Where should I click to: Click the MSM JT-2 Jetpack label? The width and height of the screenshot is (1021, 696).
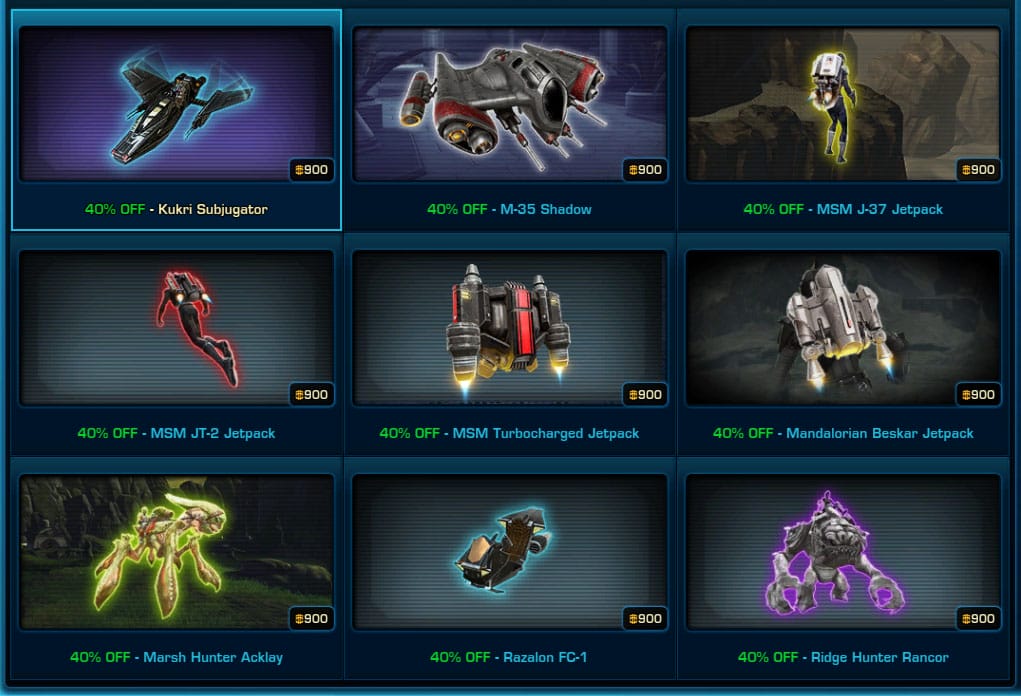click(213, 434)
